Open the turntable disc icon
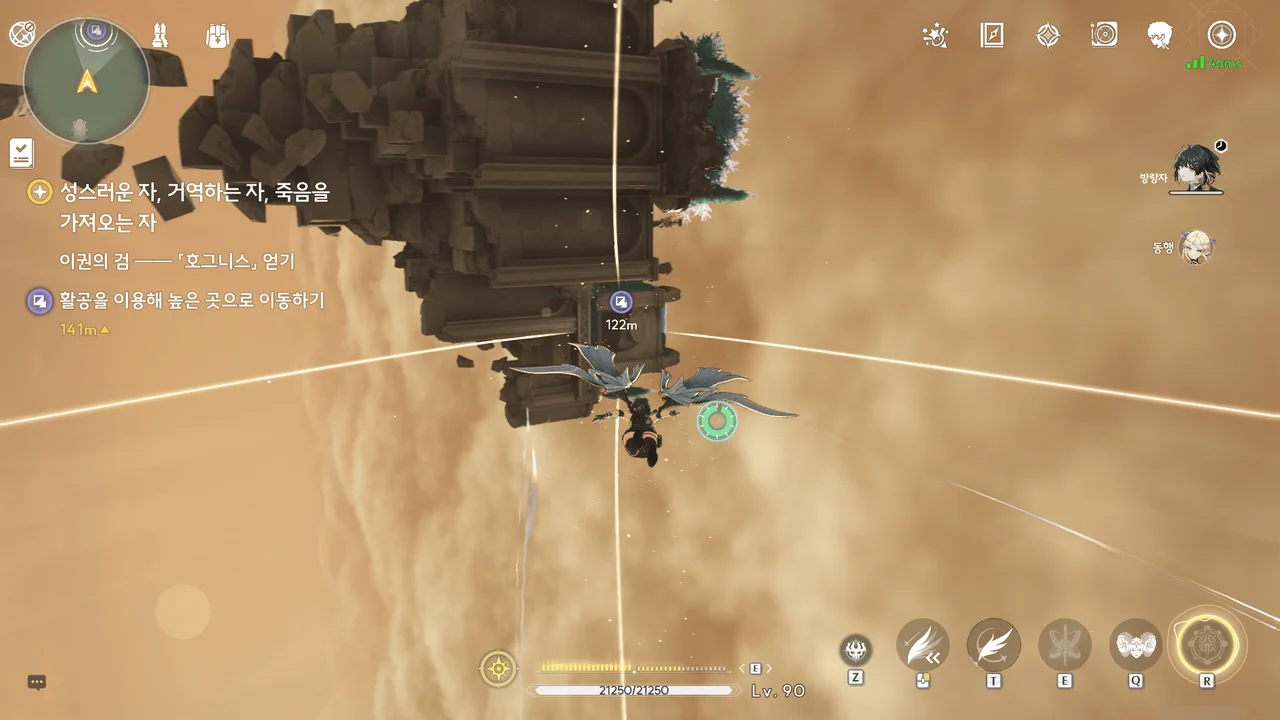This screenshot has height=720, width=1280. [1104, 36]
